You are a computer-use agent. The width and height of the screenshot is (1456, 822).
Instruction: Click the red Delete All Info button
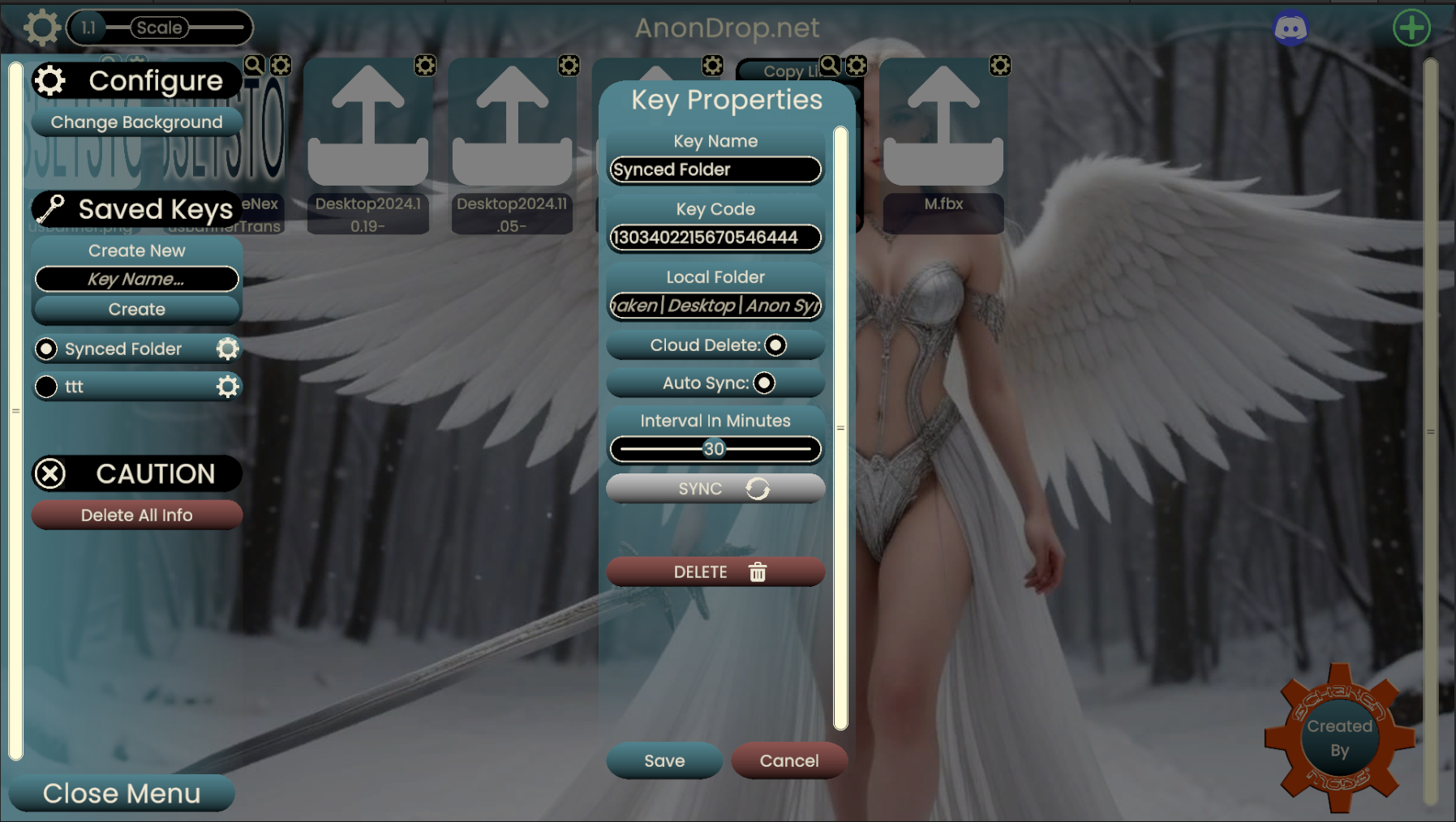click(x=136, y=515)
